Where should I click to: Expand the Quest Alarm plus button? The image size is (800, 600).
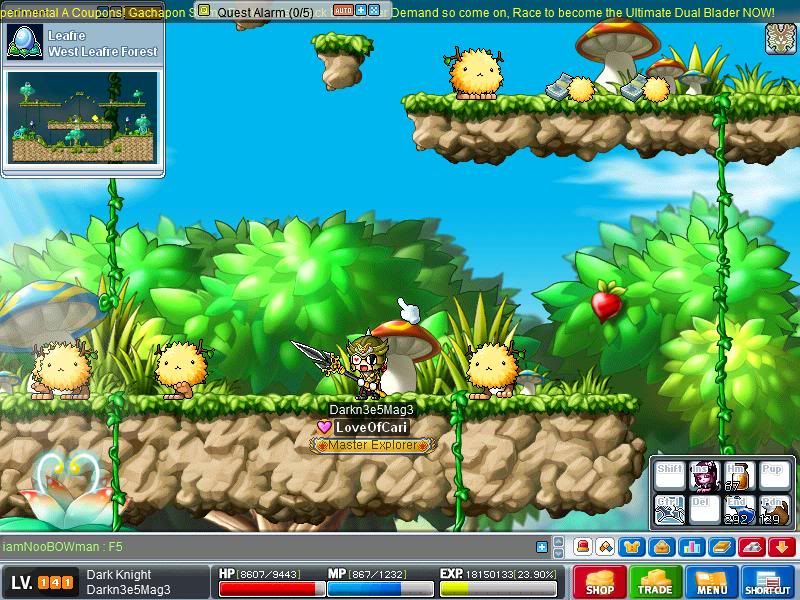tap(360, 10)
